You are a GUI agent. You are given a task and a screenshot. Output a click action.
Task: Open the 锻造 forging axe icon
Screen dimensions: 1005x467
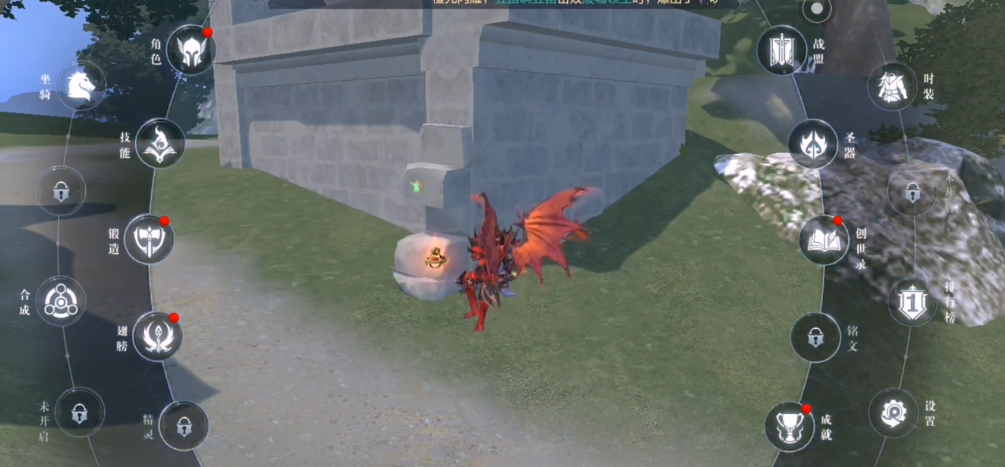tap(149, 238)
